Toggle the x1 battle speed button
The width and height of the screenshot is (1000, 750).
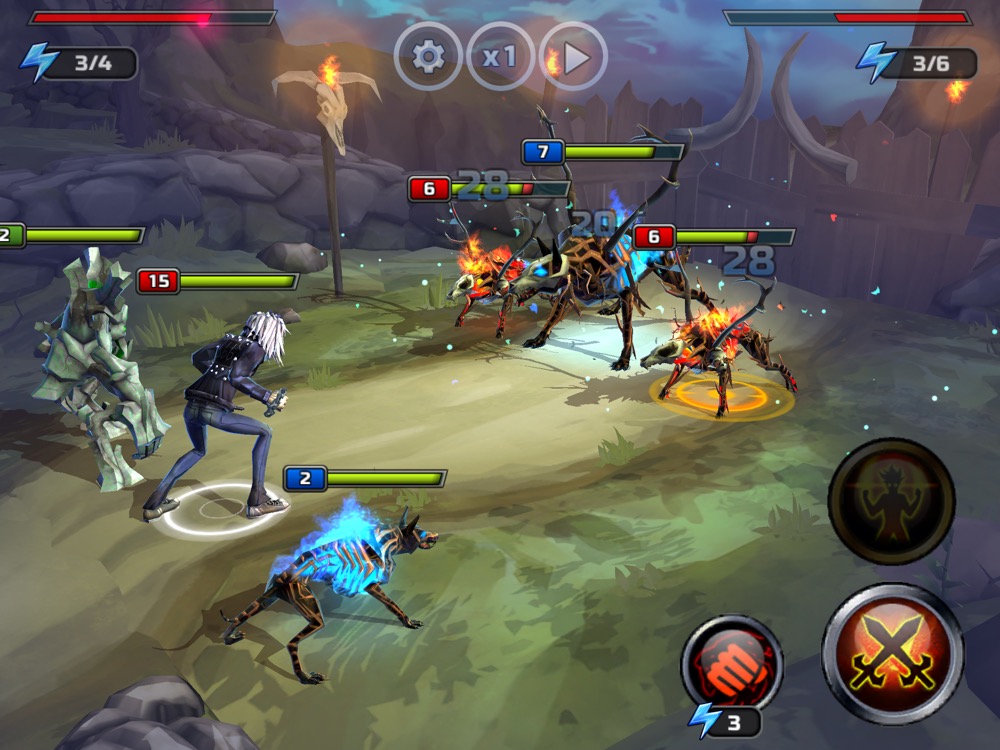pos(500,56)
